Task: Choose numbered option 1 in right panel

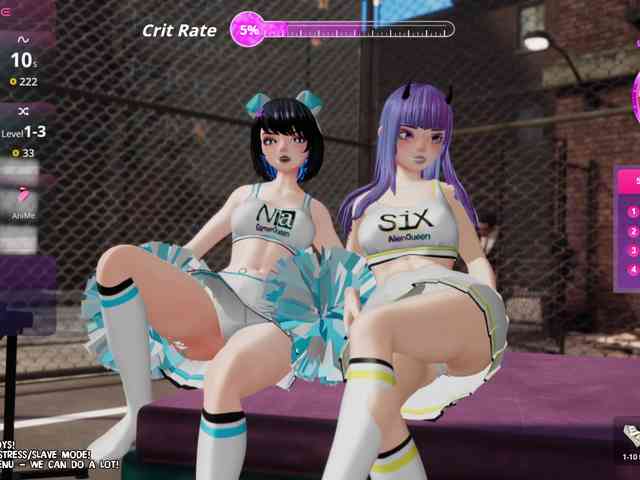Action: click(x=633, y=212)
